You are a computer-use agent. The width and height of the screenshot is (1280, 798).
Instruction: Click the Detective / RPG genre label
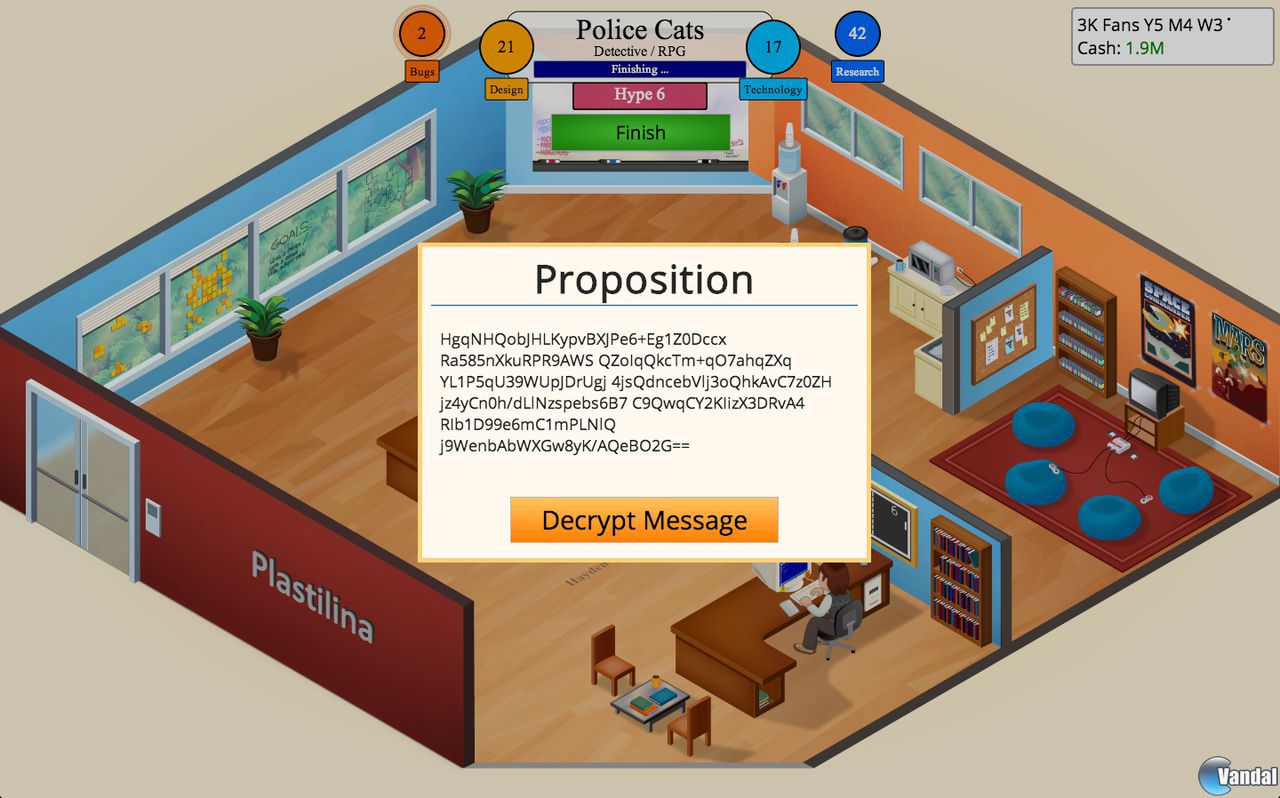(x=639, y=51)
